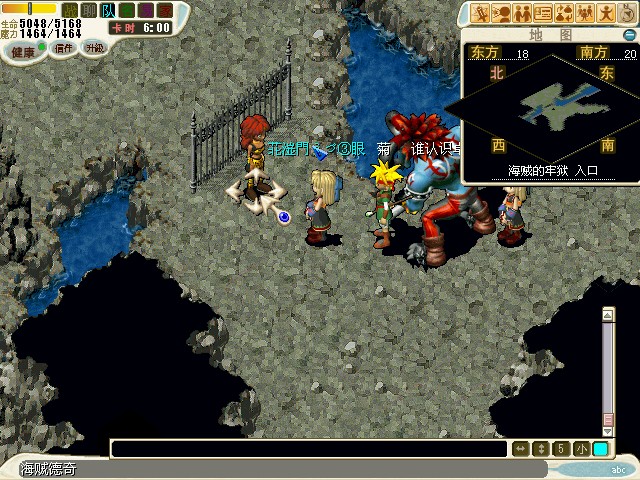This screenshot has width=640, height=480.
Task: Select the cyan chat color swatch
Action: 600,449
